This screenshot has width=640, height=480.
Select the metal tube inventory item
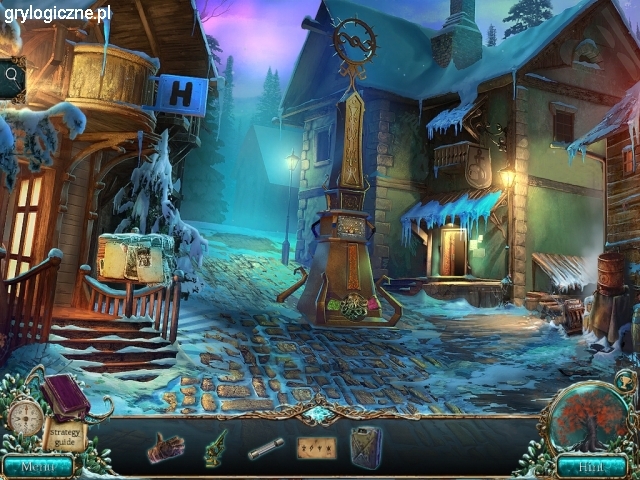point(266,449)
